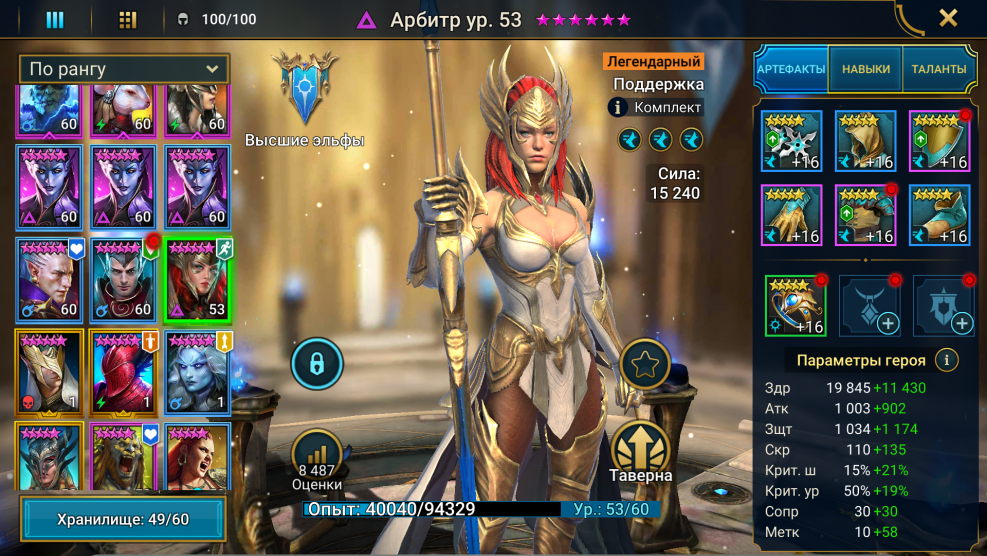Open the По рангу sorting dropdown
987x556 pixels.
123,69
